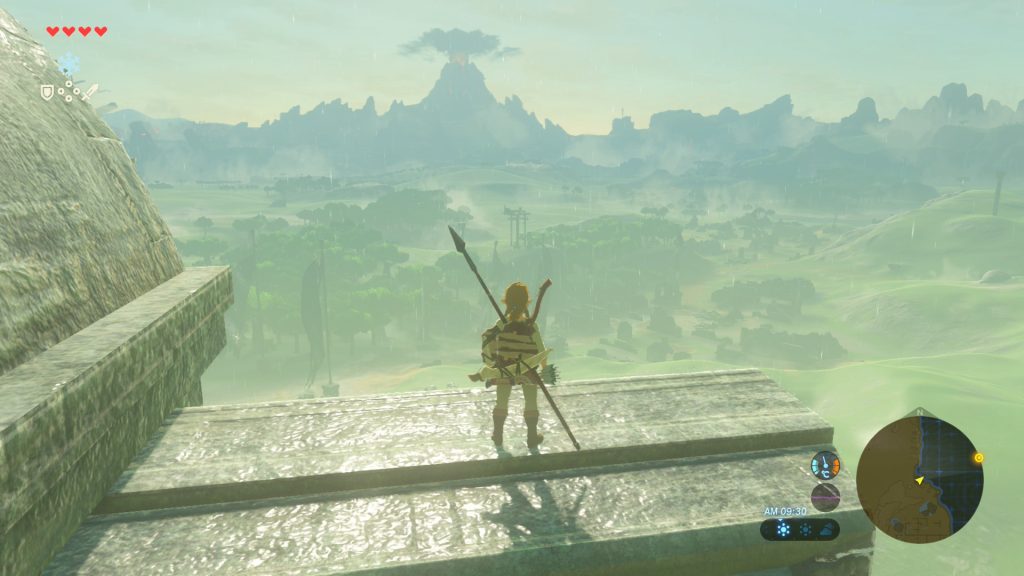Click the yellow player arrow on minimap
1024x576 pixels.
click(918, 481)
